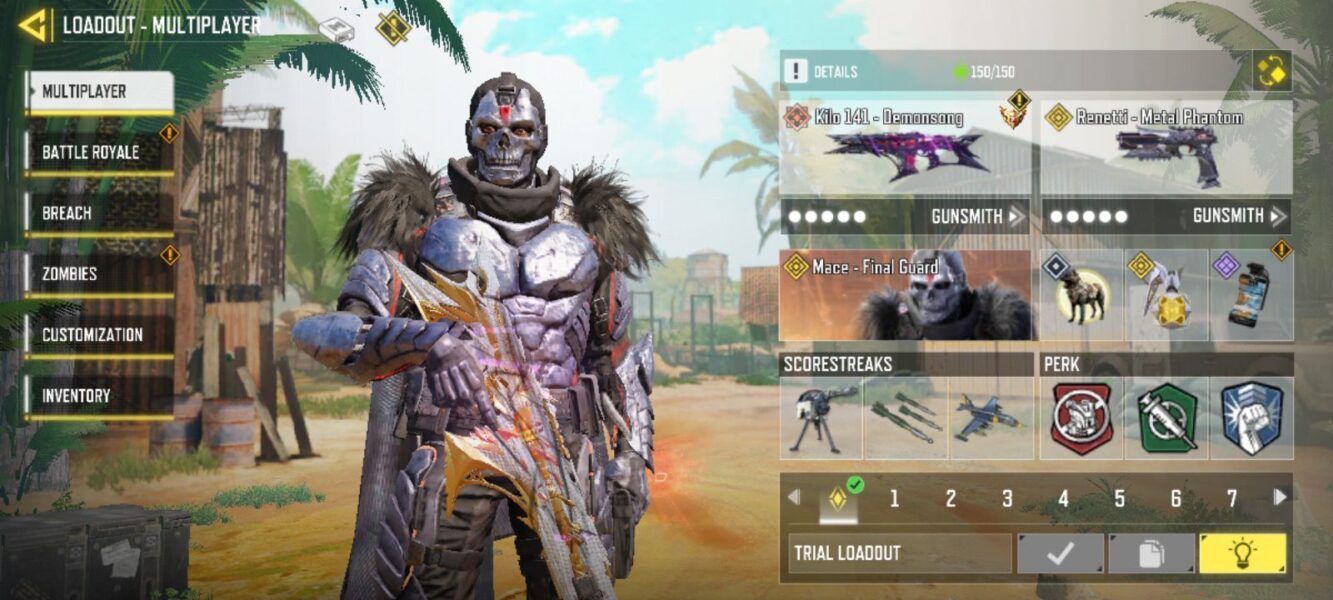Viewport: 1333px width, 600px height.
Task: Select the Mace Final Guard operator
Action: (905, 295)
